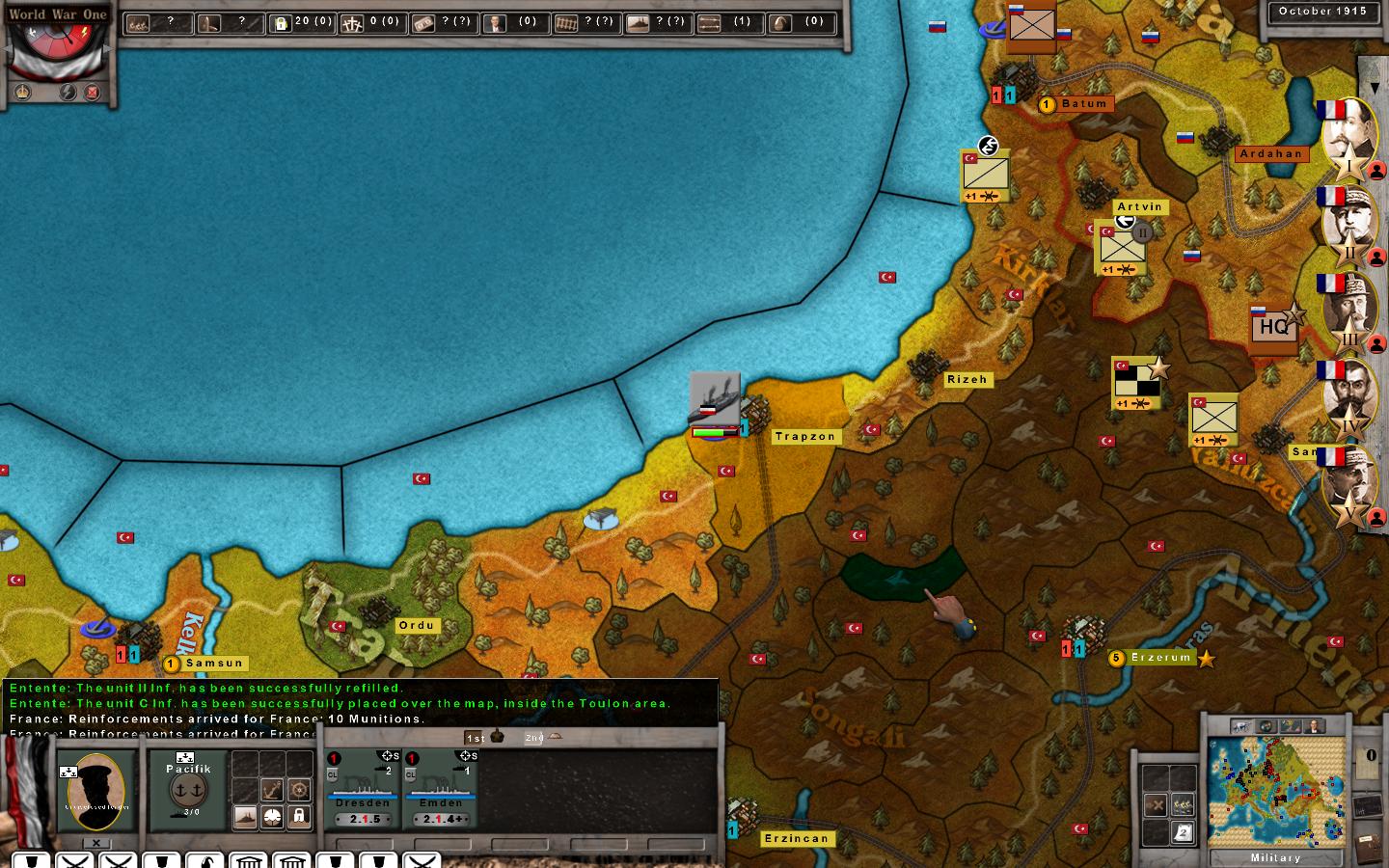Click the crown icon under war gauge
The width and height of the screenshot is (1389, 868).
point(22,93)
